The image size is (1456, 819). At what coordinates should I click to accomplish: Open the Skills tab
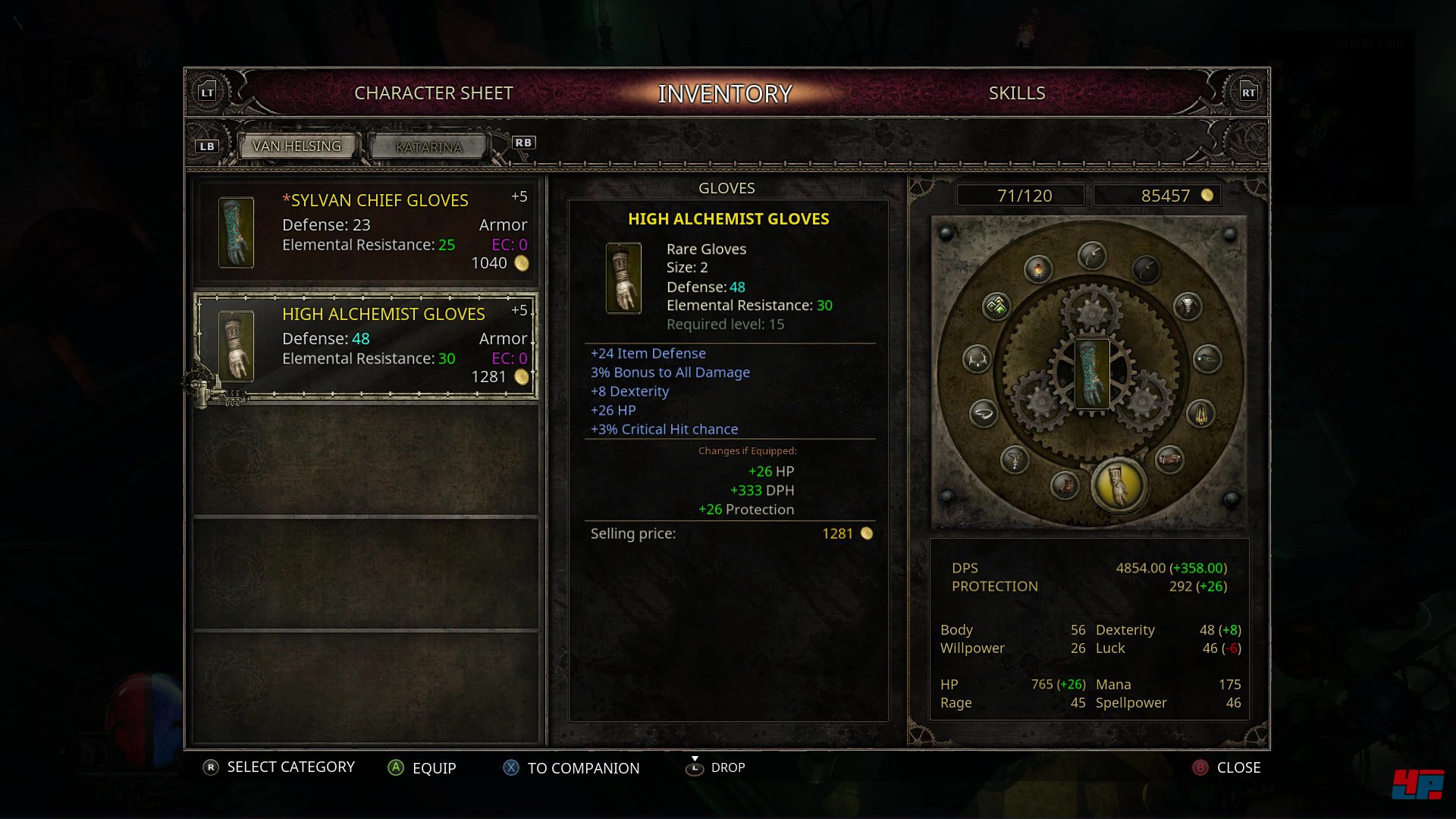1016,93
